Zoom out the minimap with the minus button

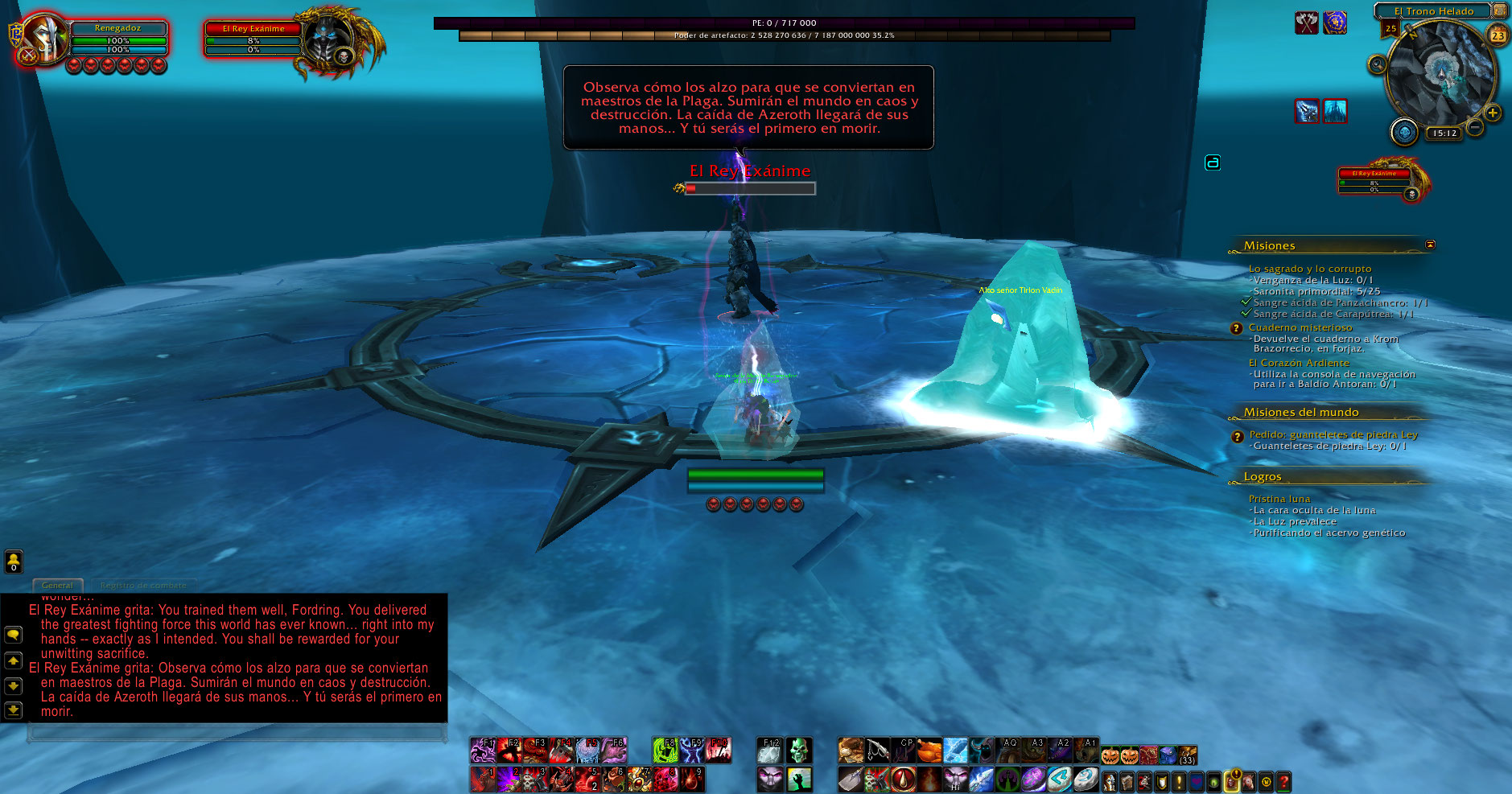[1475, 127]
